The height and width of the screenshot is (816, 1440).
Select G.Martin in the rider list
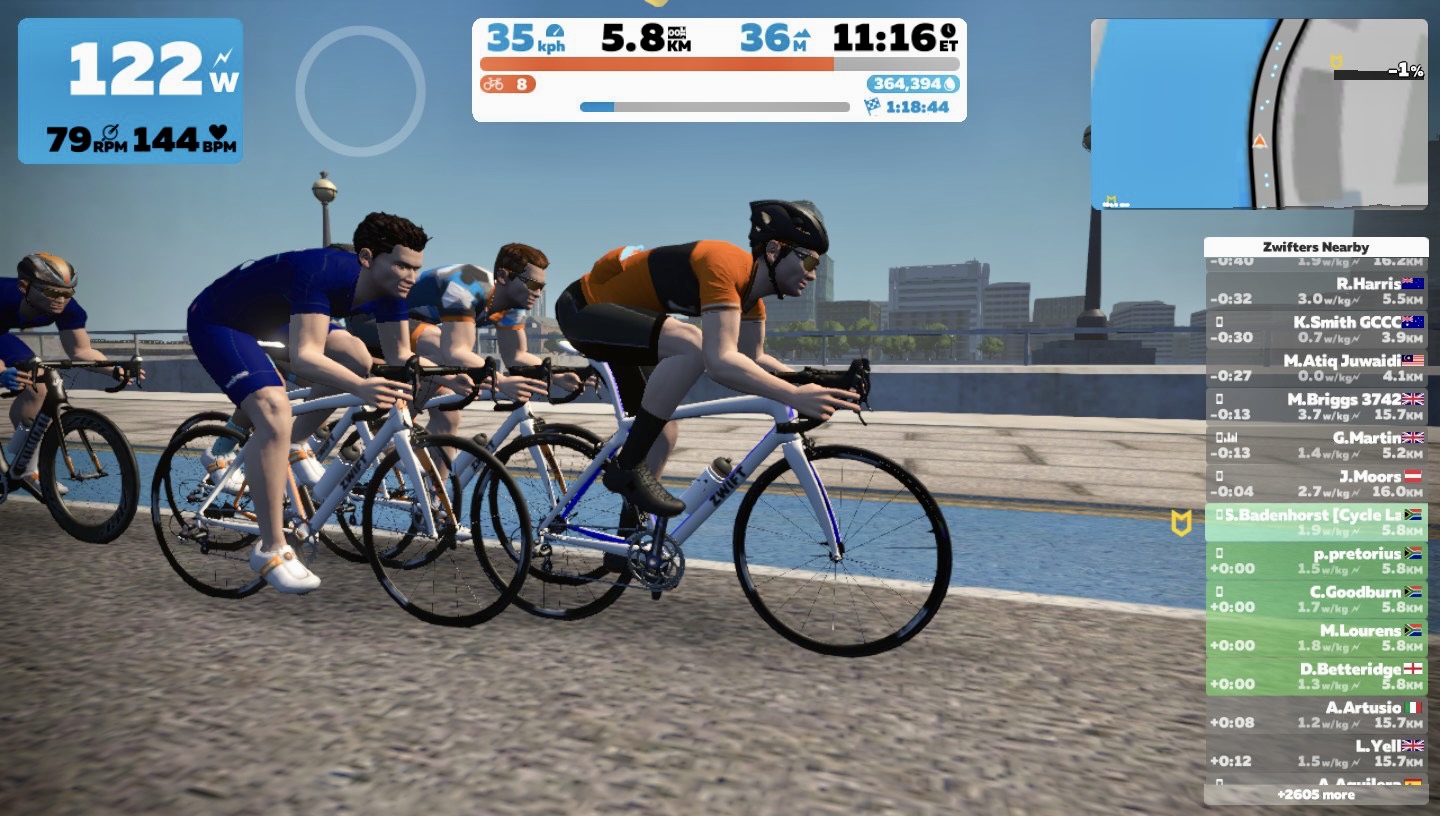(1316, 445)
